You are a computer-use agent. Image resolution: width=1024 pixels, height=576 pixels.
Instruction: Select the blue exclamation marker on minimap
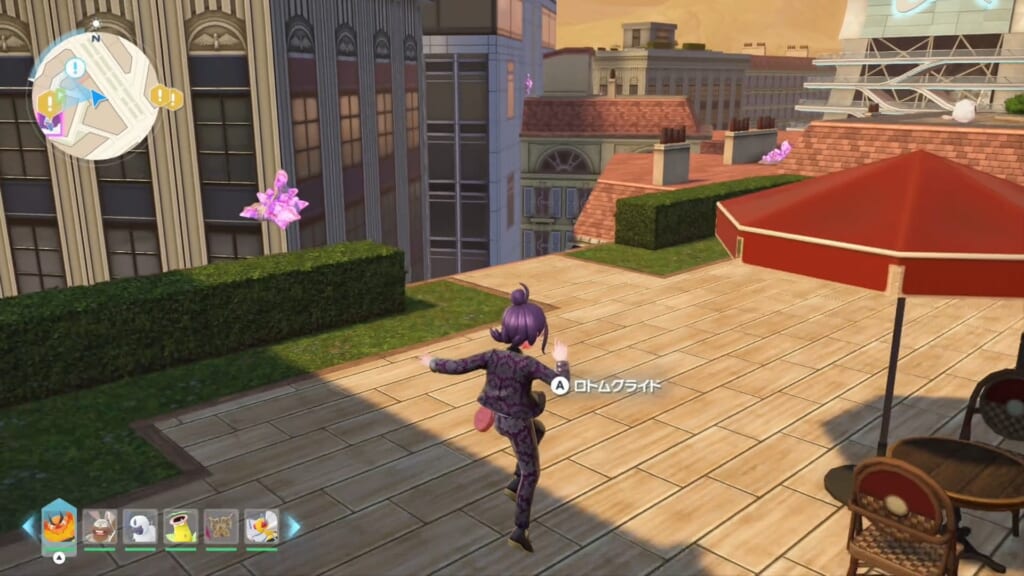point(75,68)
